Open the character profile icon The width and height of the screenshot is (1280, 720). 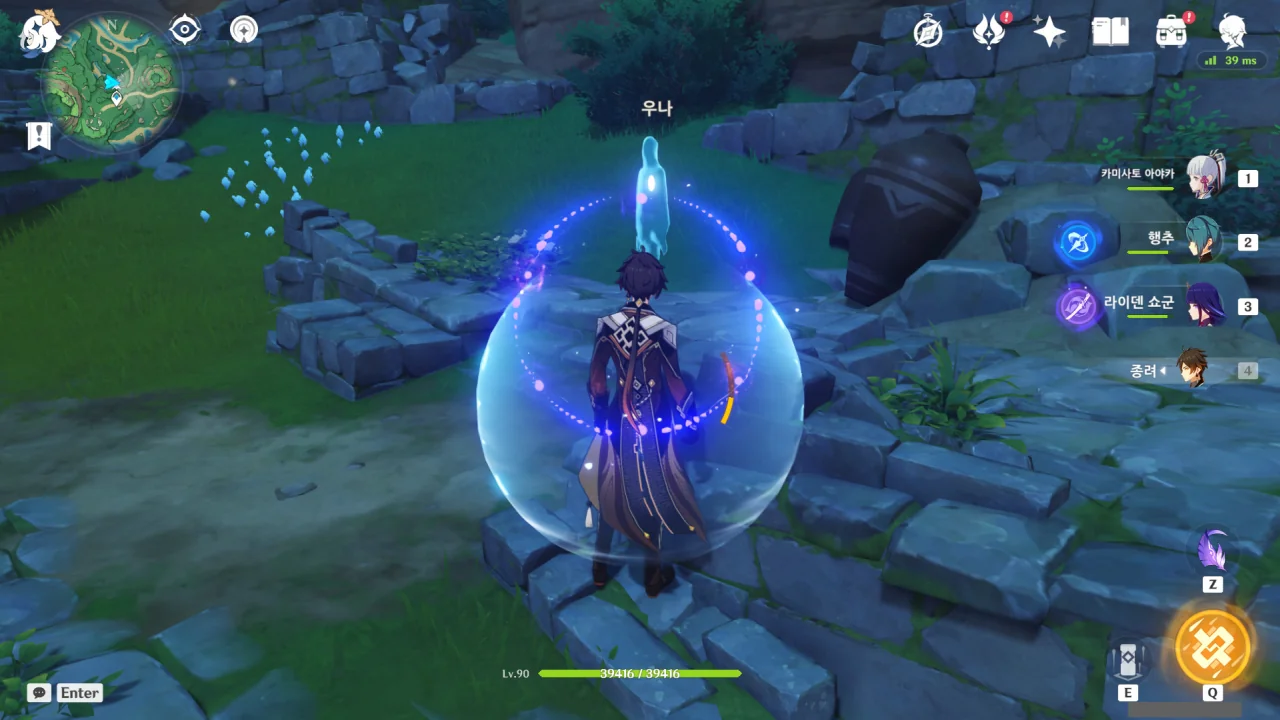click(1232, 32)
